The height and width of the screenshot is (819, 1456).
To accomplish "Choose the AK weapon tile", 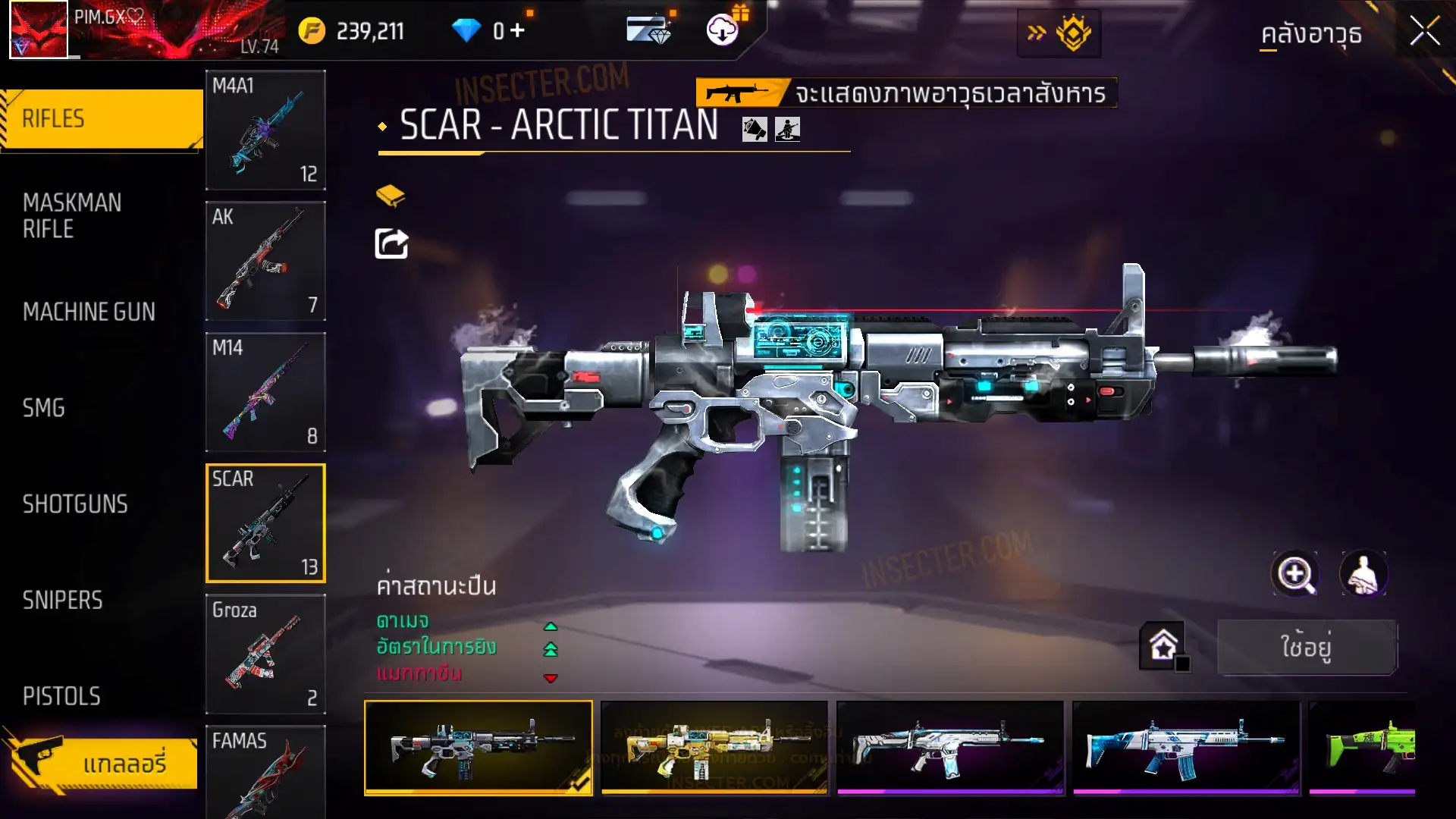I will click(x=265, y=261).
